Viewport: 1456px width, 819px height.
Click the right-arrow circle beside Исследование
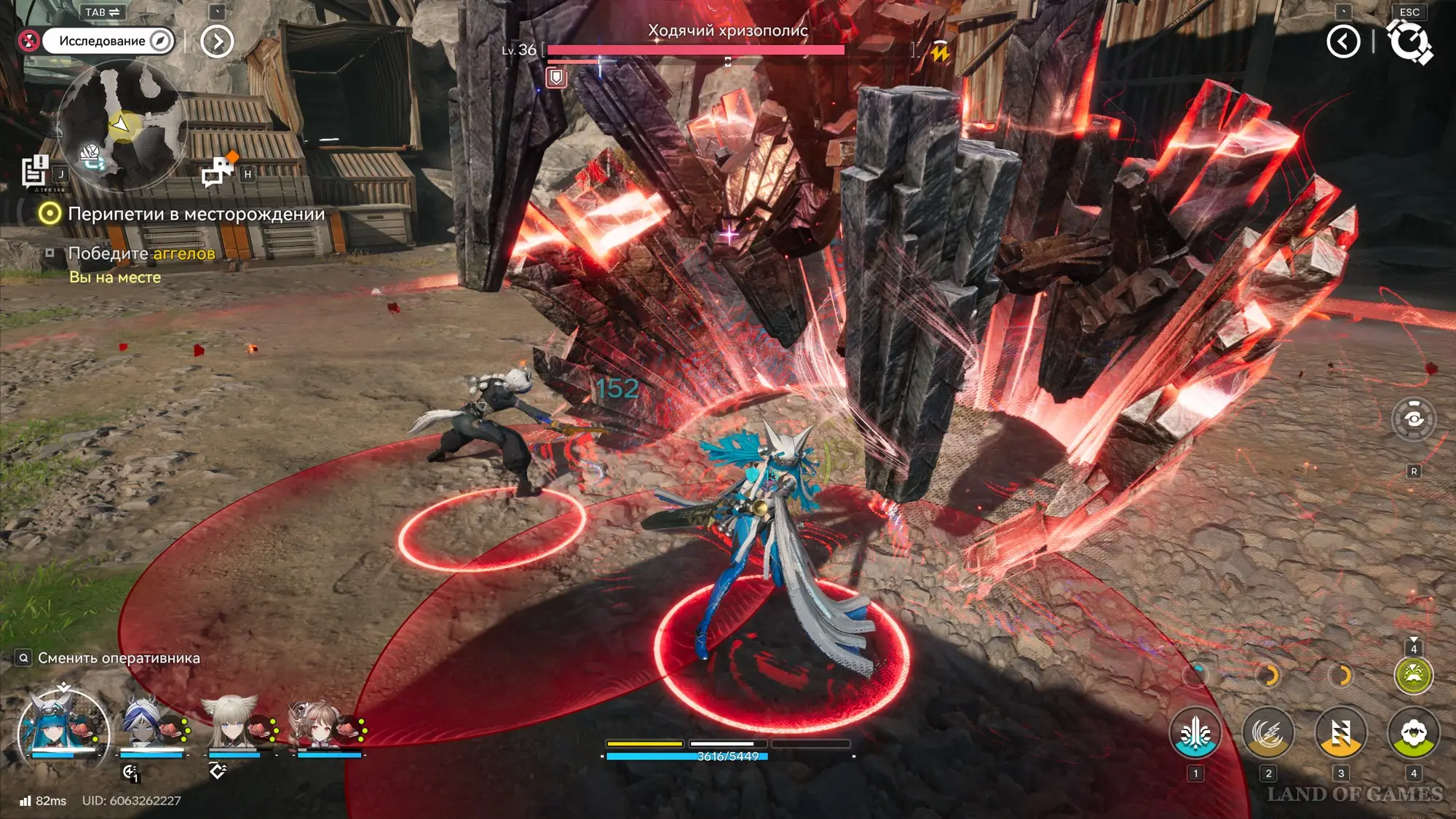tap(217, 41)
